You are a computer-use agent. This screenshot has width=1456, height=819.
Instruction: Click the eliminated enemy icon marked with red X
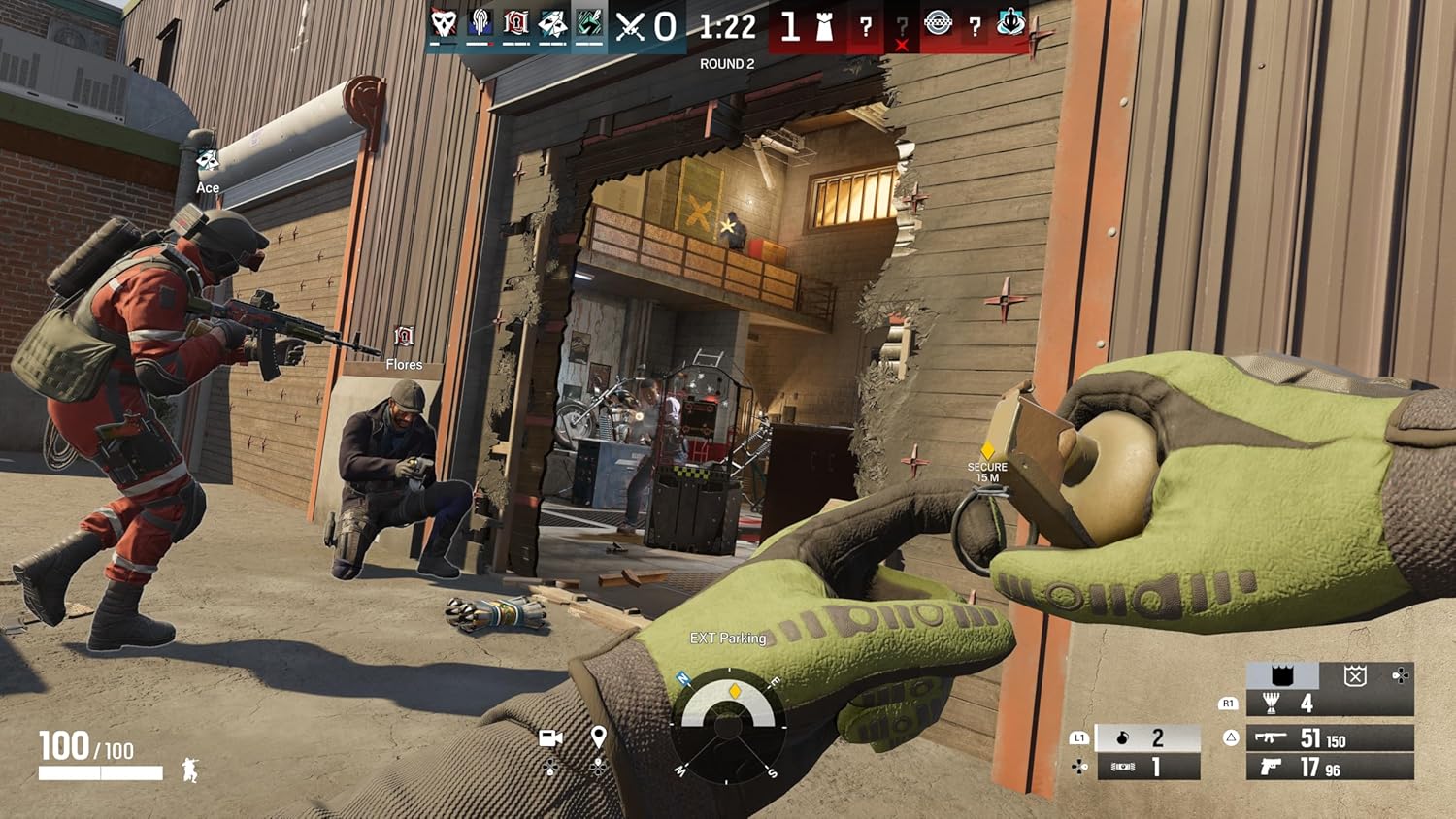(902, 31)
